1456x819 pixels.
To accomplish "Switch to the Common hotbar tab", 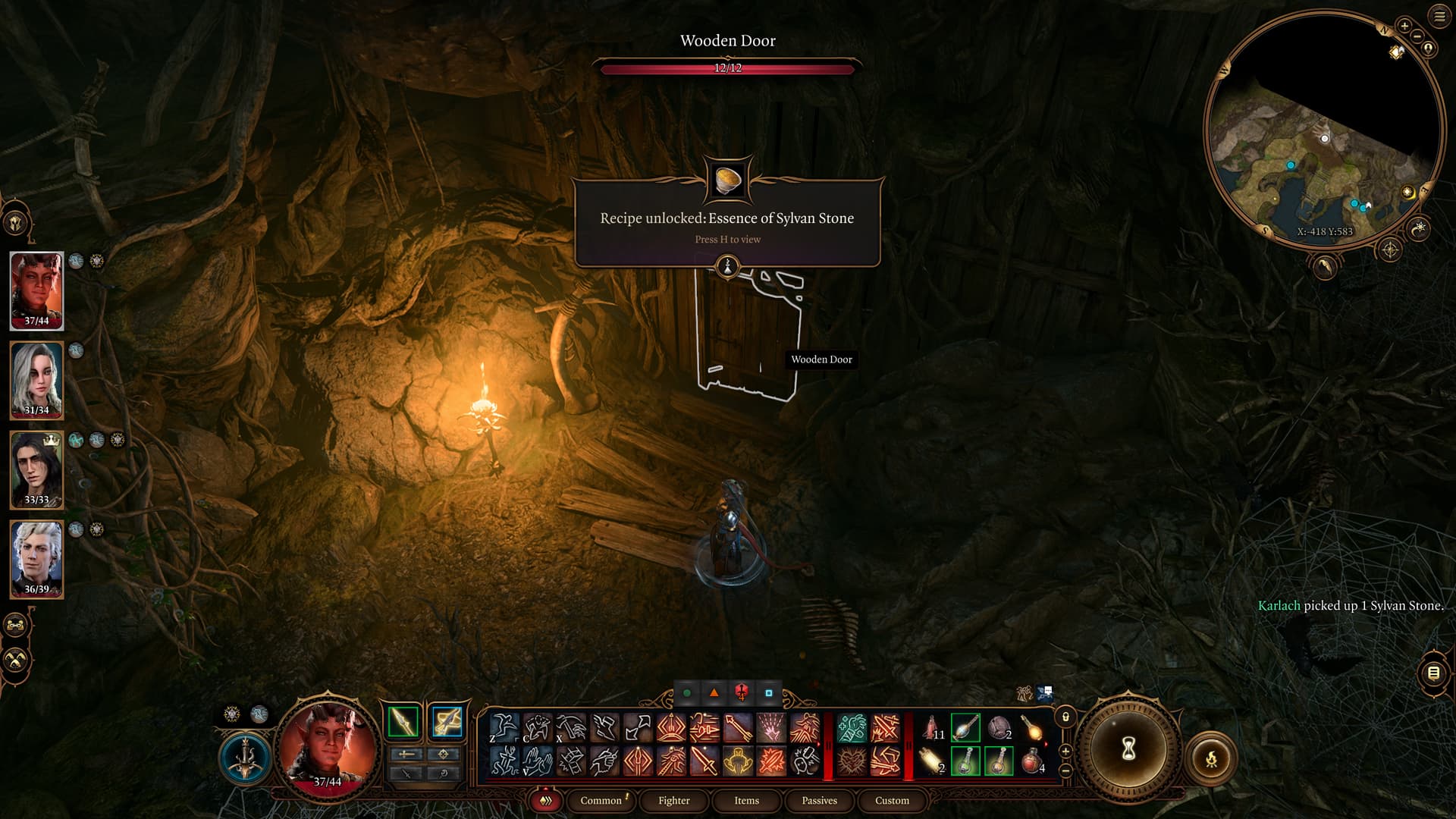I will coord(601,801).
